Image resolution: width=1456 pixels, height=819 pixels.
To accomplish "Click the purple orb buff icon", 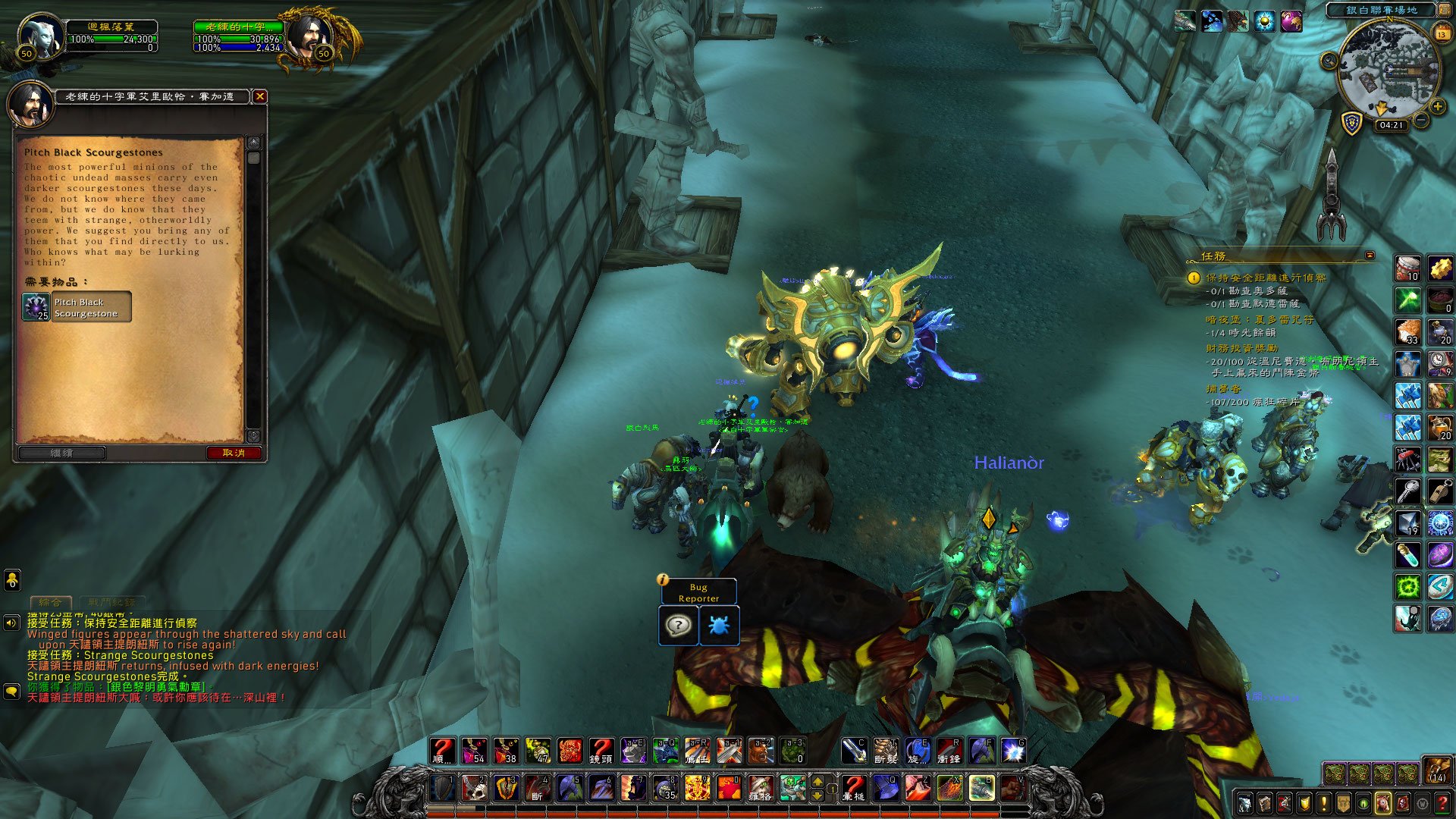I will 1291,21.
